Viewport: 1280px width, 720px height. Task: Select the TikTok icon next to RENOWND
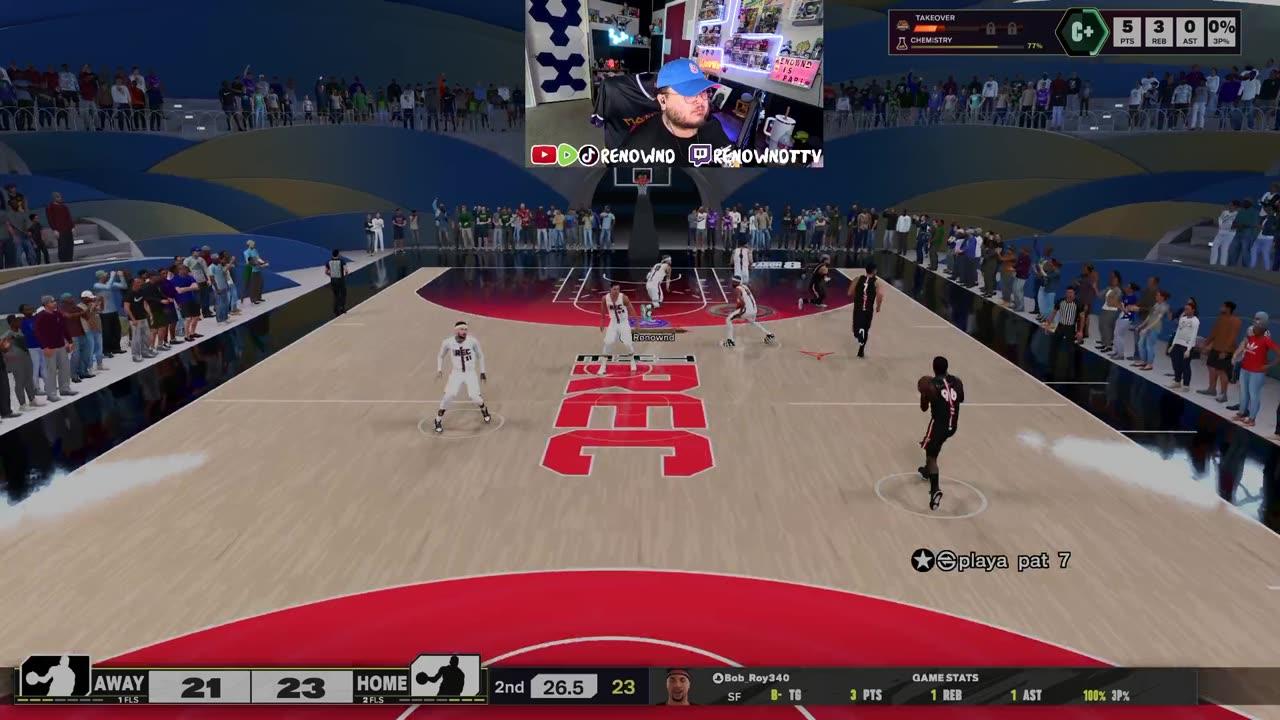[590, 153]
